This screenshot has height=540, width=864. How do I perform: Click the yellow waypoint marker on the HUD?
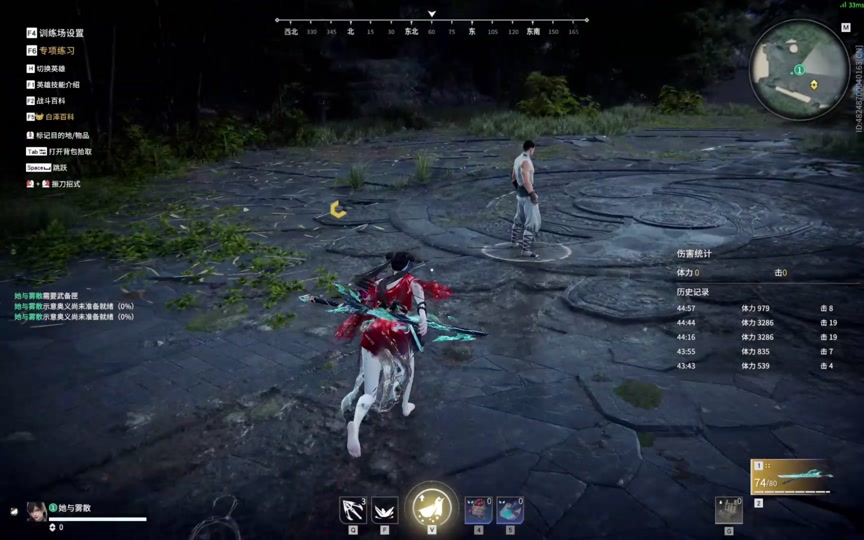pyautogui.click(x=338, y=209)
